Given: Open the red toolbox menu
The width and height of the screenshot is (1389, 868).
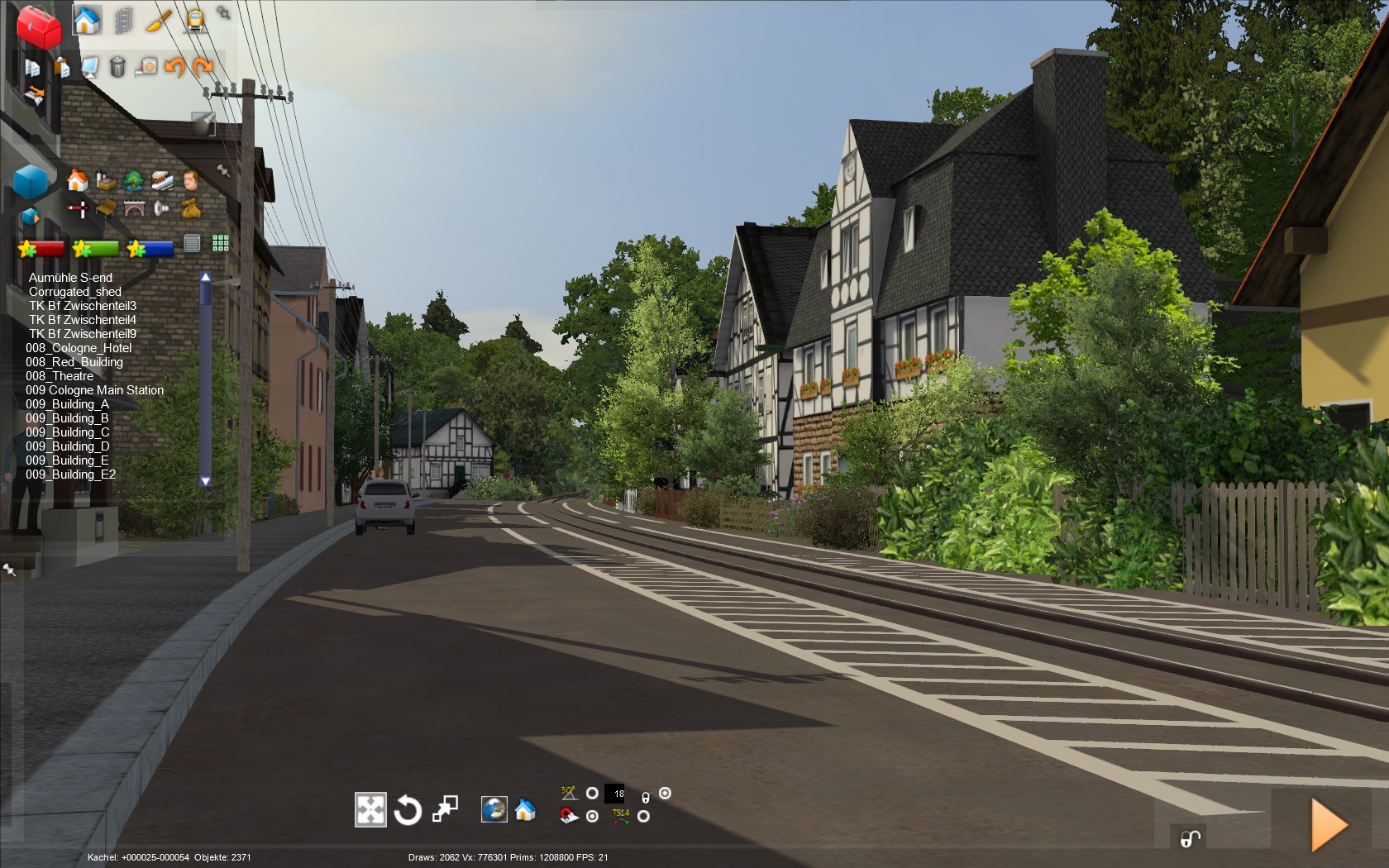Looking at the screenshot, I should pos(38,26).
